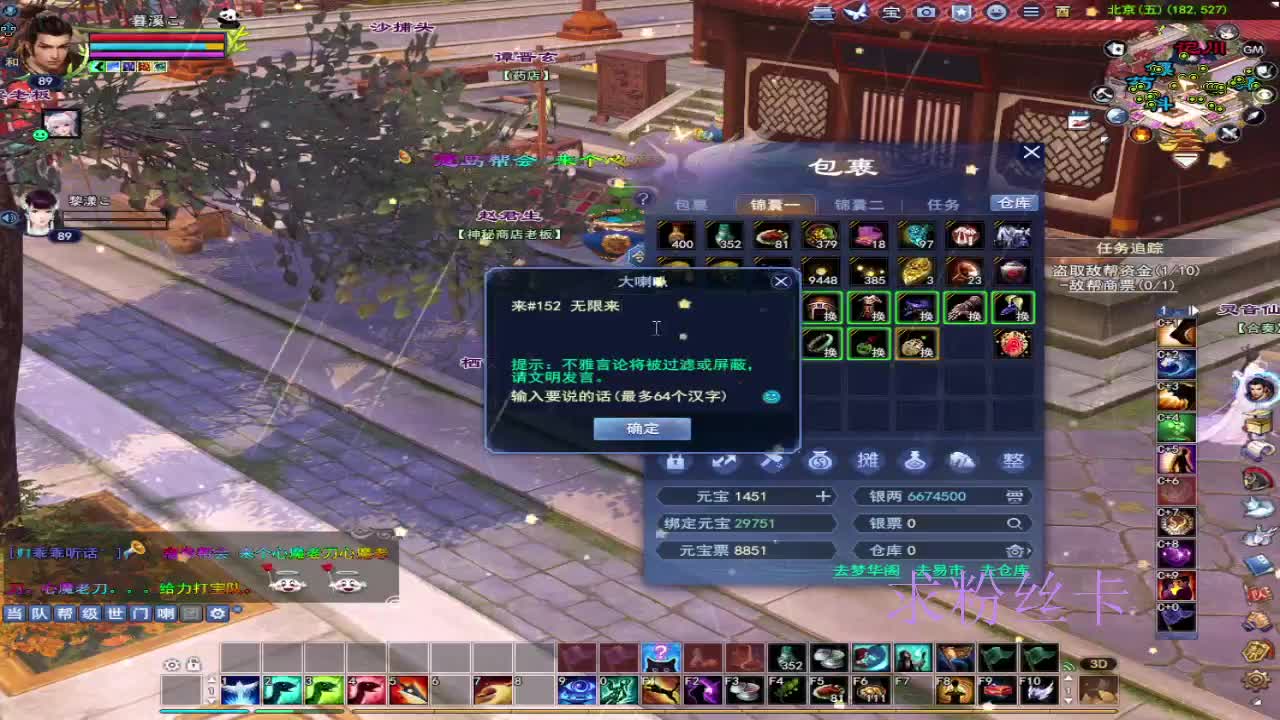Toggle the 换 exchange mark on a bagged item

pos(828,318)
